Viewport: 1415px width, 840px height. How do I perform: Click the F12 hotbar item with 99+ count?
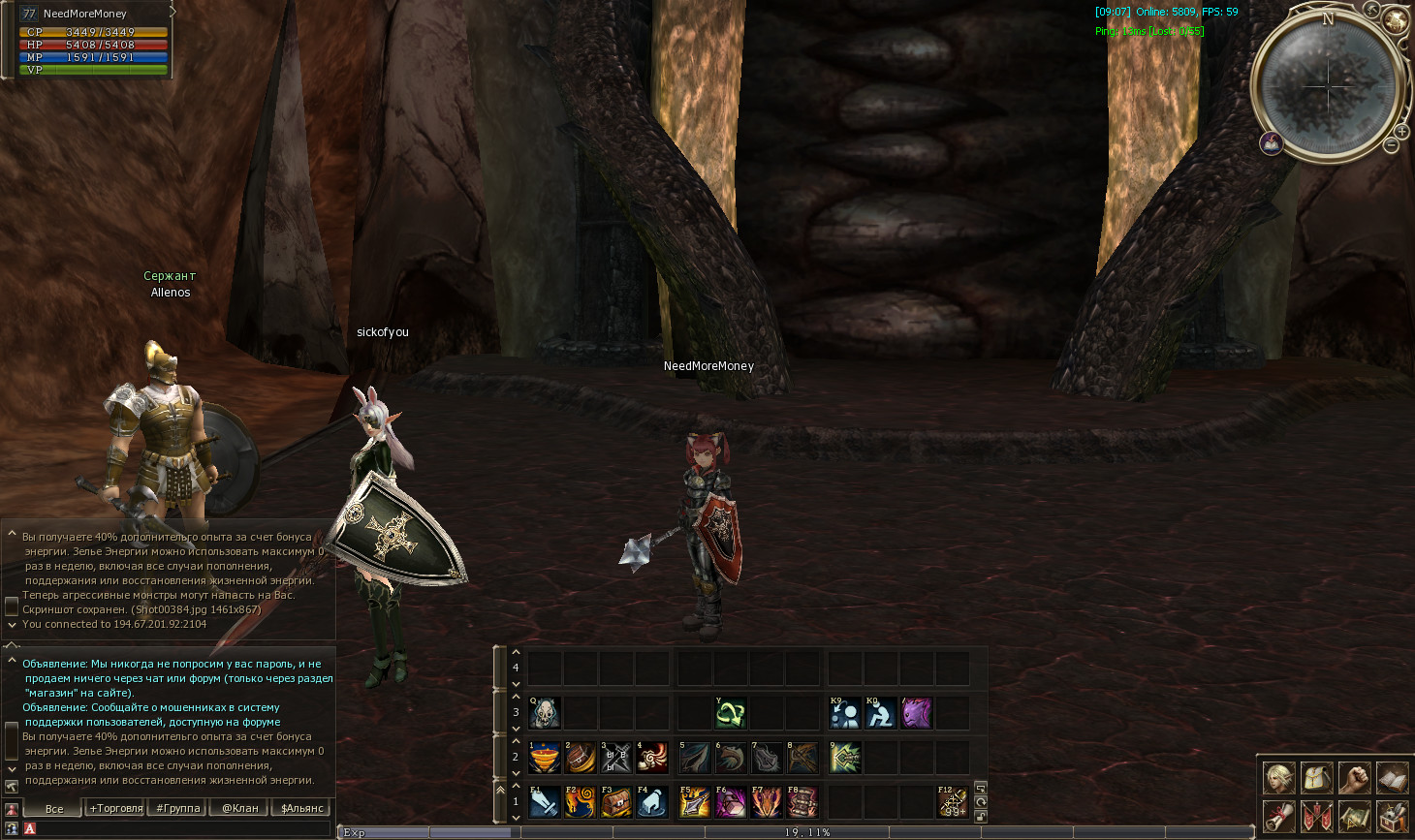952,802
